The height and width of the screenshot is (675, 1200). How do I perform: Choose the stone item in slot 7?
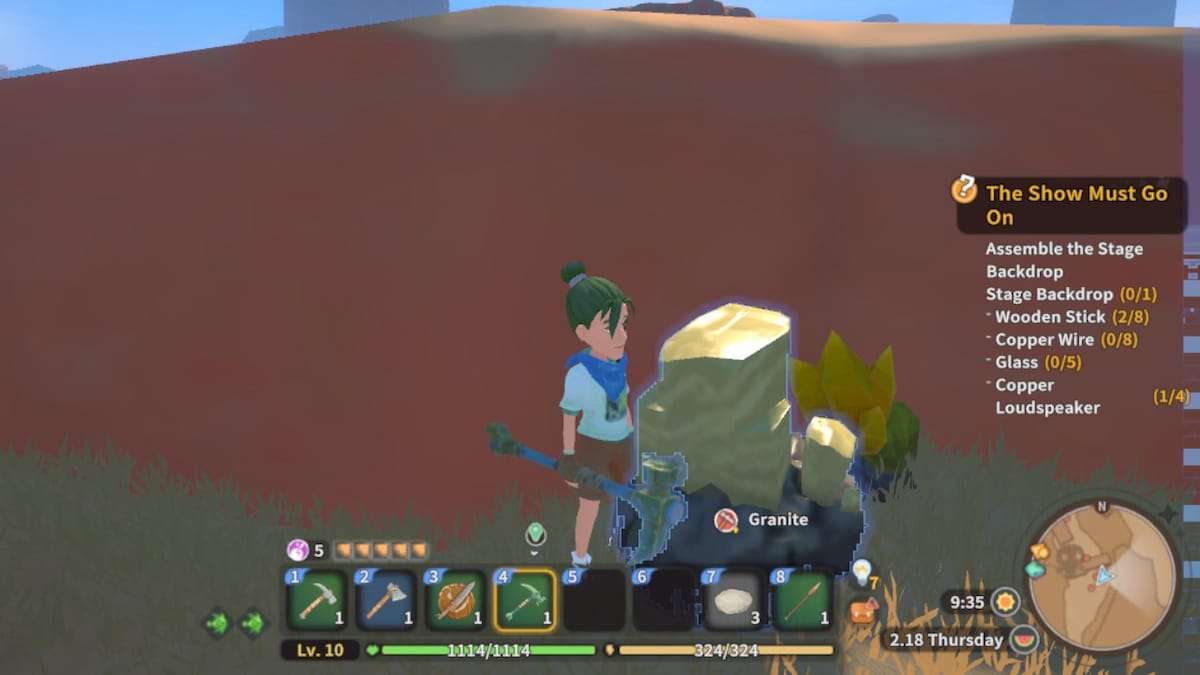[733, 600]
